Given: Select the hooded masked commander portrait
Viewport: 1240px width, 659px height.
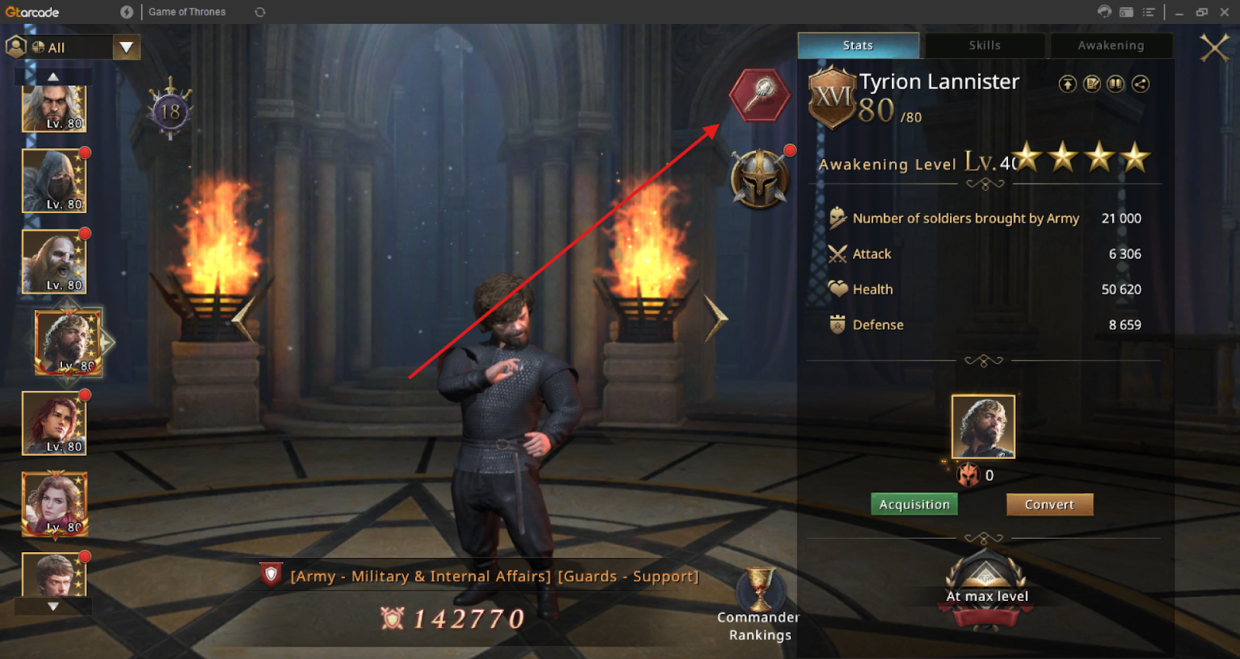Looking at the screenshot, I should click(54, 181).
